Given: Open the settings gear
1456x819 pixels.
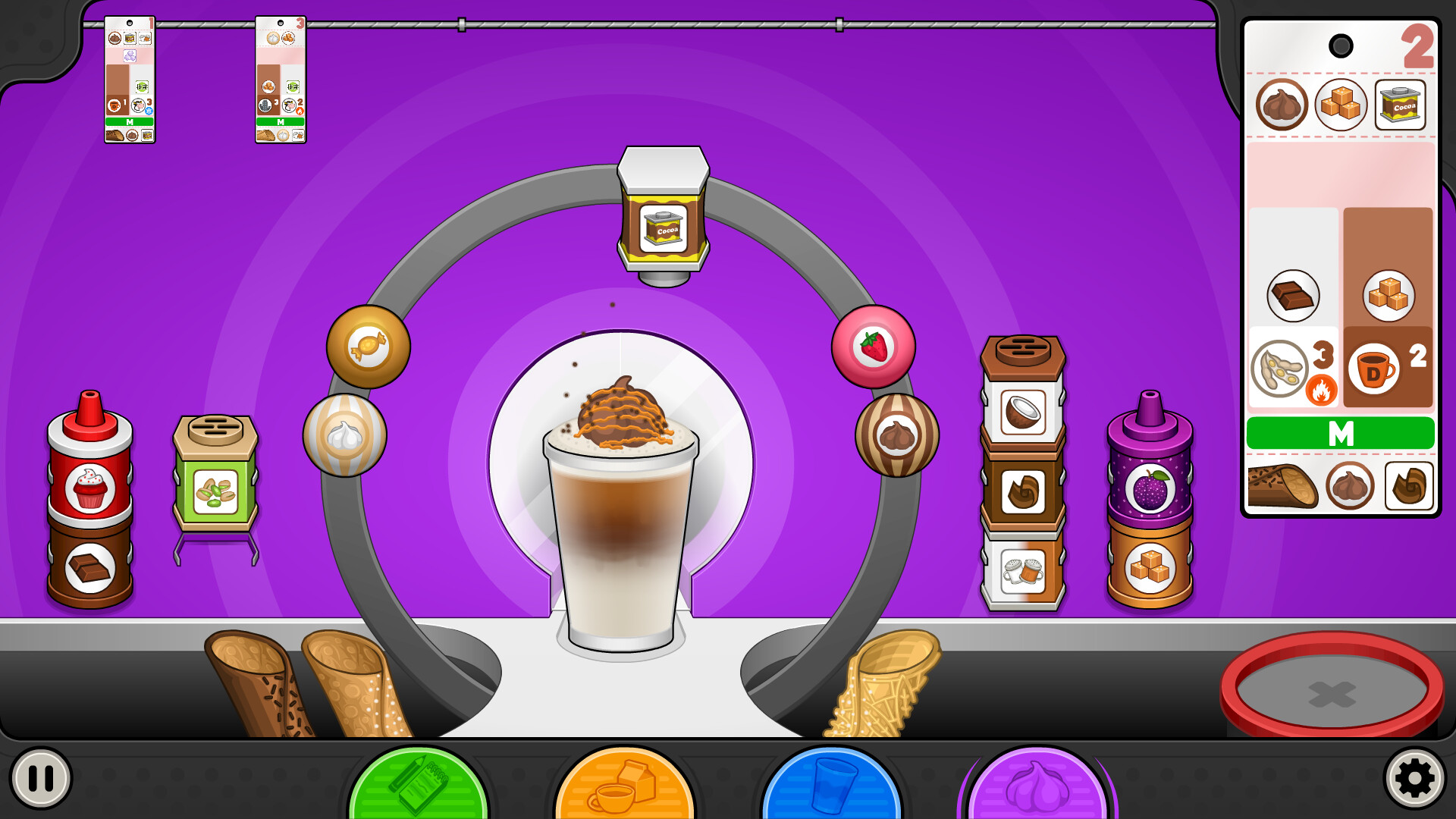Looking at the screenshot, I should (x=1414, y=778).
